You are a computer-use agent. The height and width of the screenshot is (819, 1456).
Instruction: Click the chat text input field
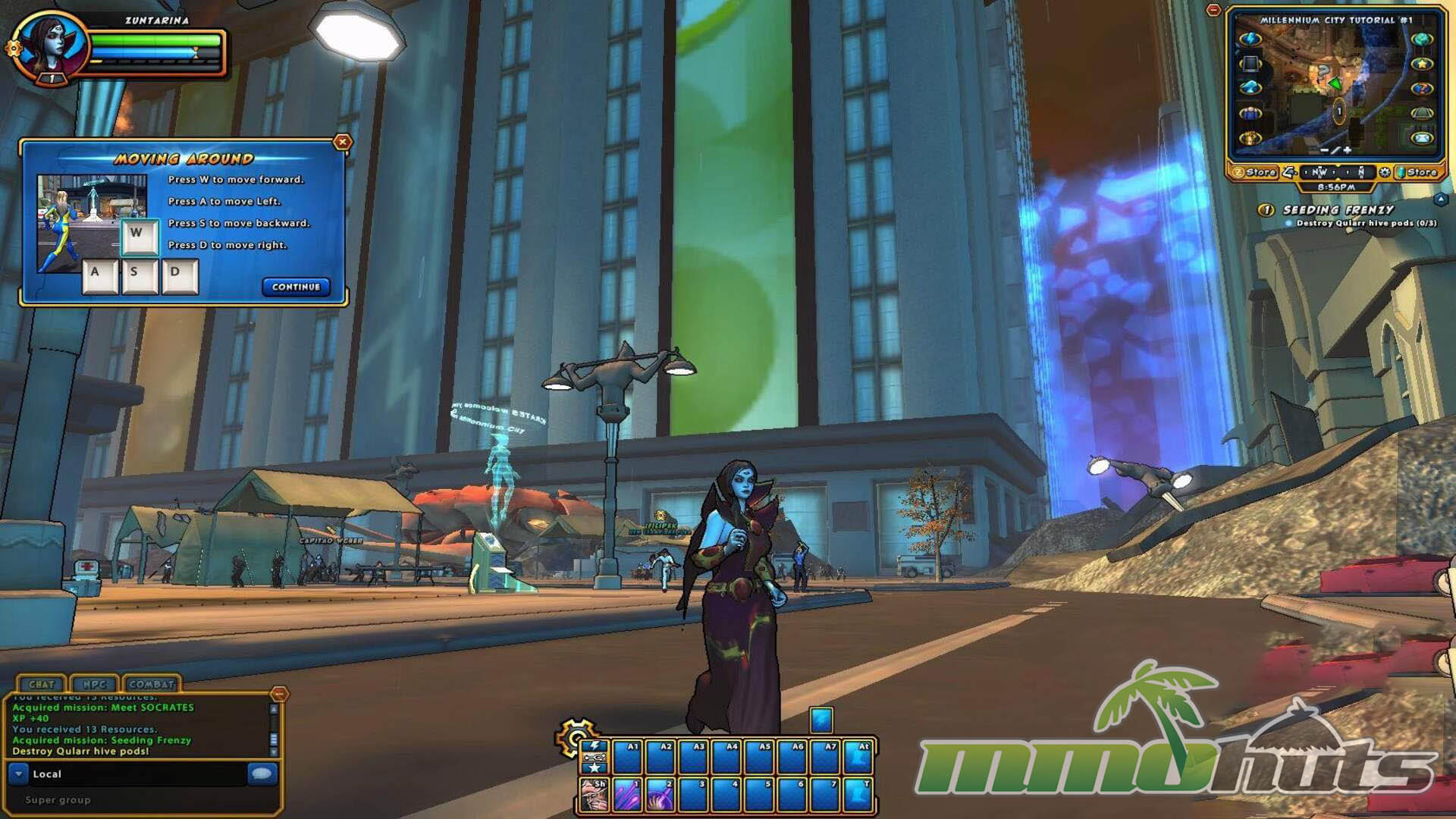click(136, 773)
